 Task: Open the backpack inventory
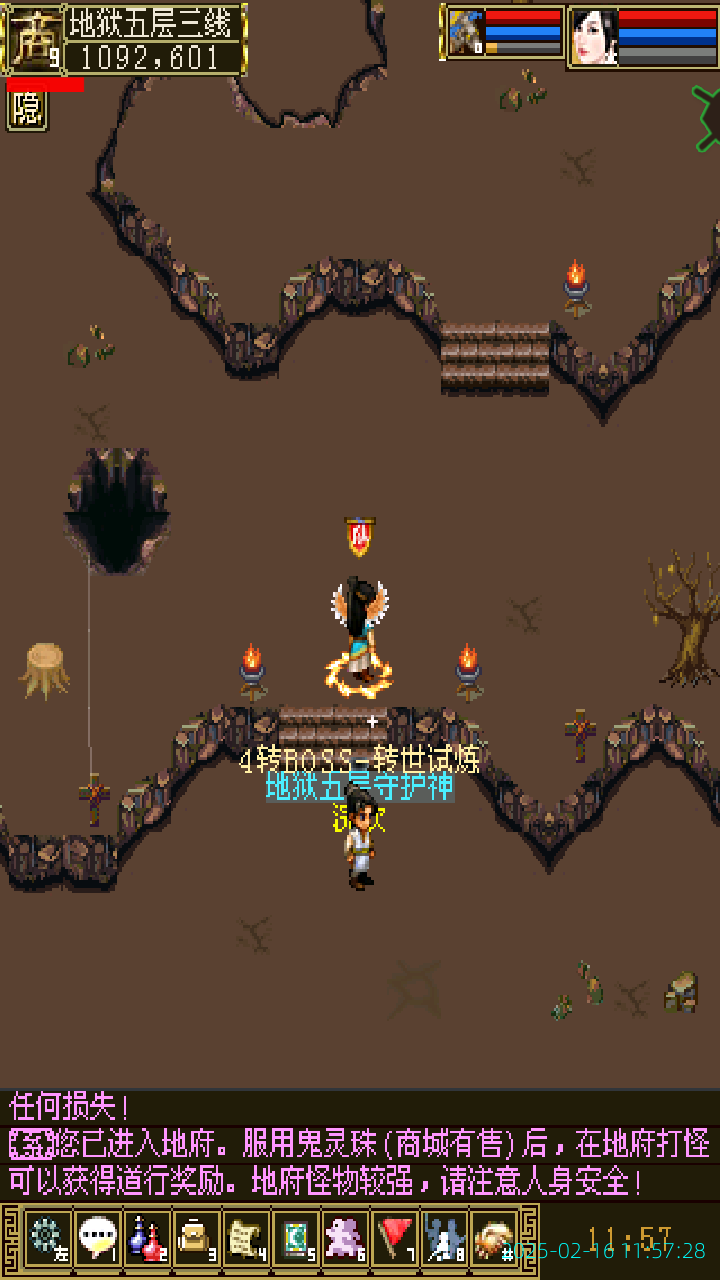(196, 1239)
